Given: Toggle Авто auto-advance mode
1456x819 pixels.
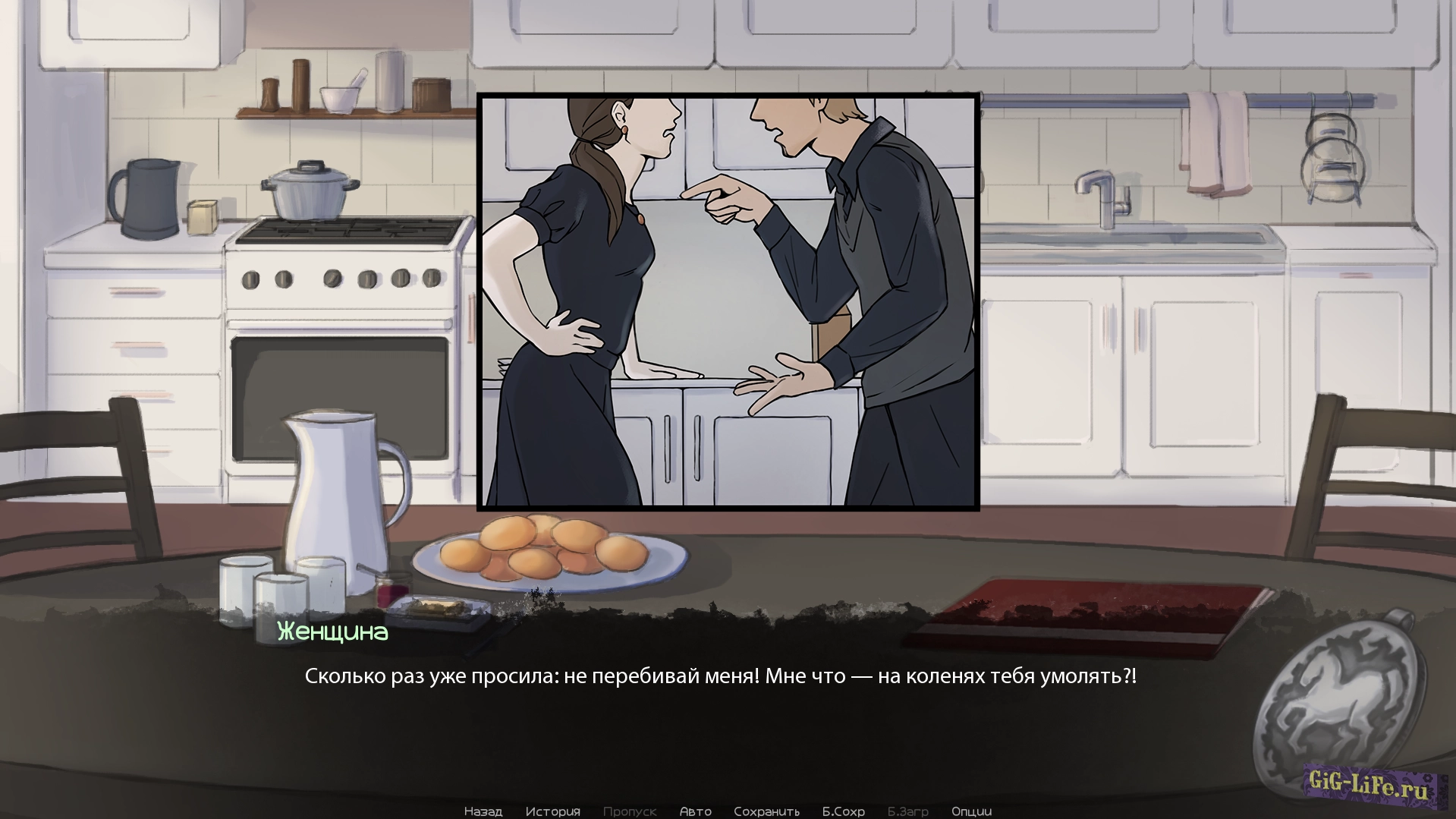Looking at the screenshot, I should 695,811.
